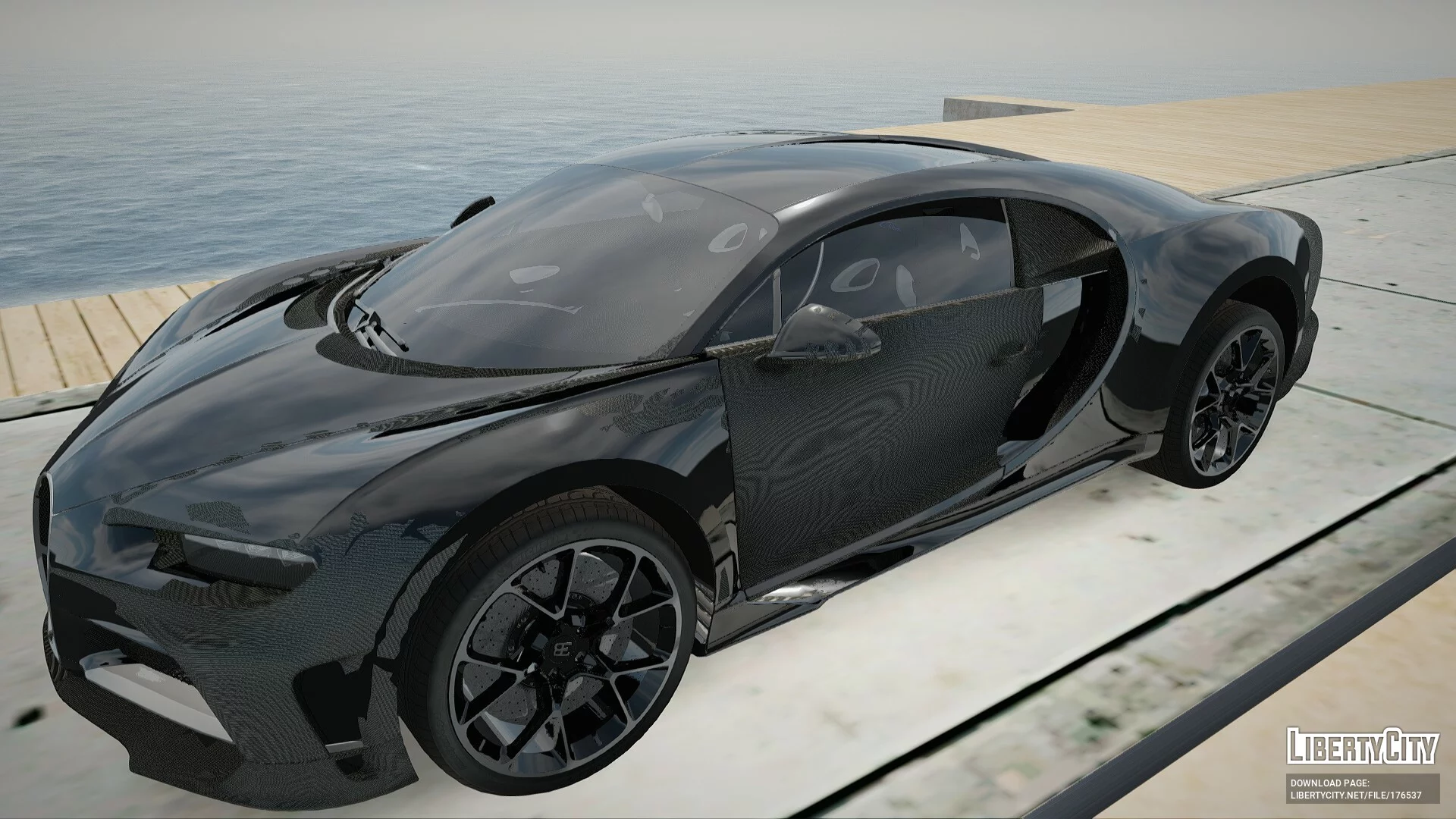Click the LibertyCity logo watermark
The height and width of the screenshot is (819, 1456).
(x=1362, y=746)
